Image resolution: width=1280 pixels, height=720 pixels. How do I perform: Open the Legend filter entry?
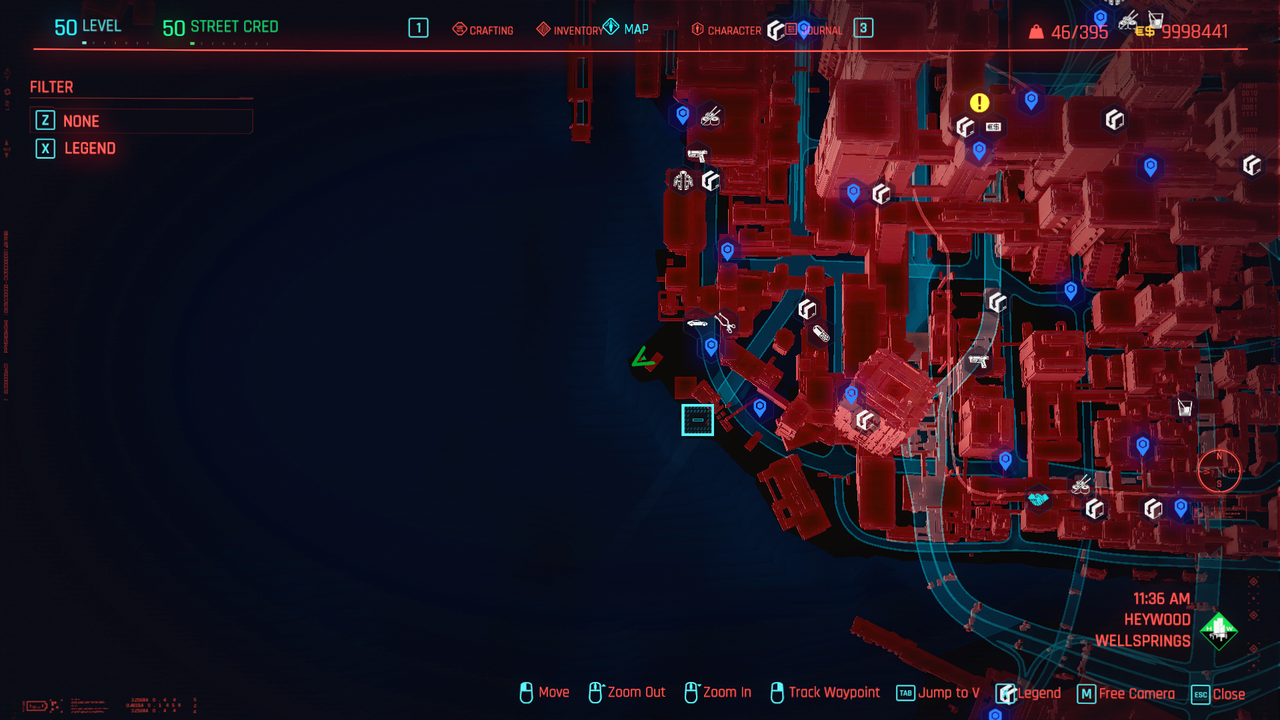click(90, 148)
